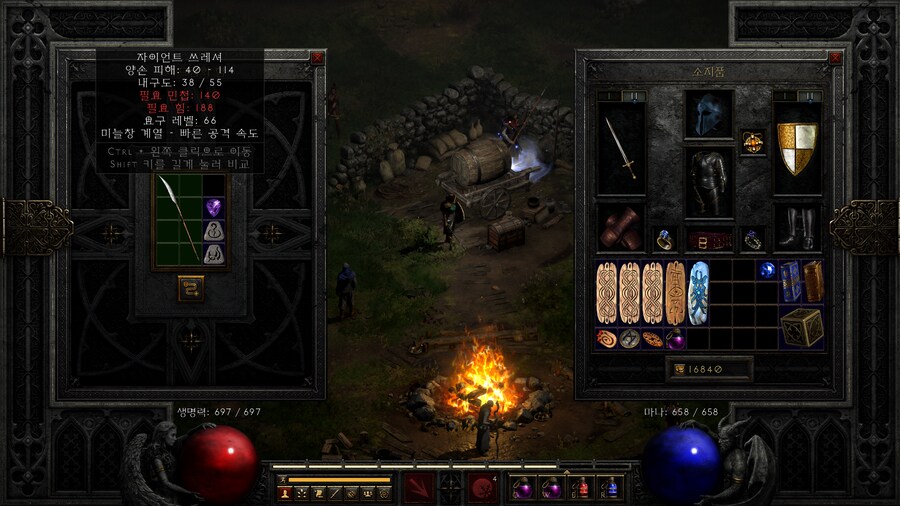Select the equipped helmet slot

click(708, 115)
